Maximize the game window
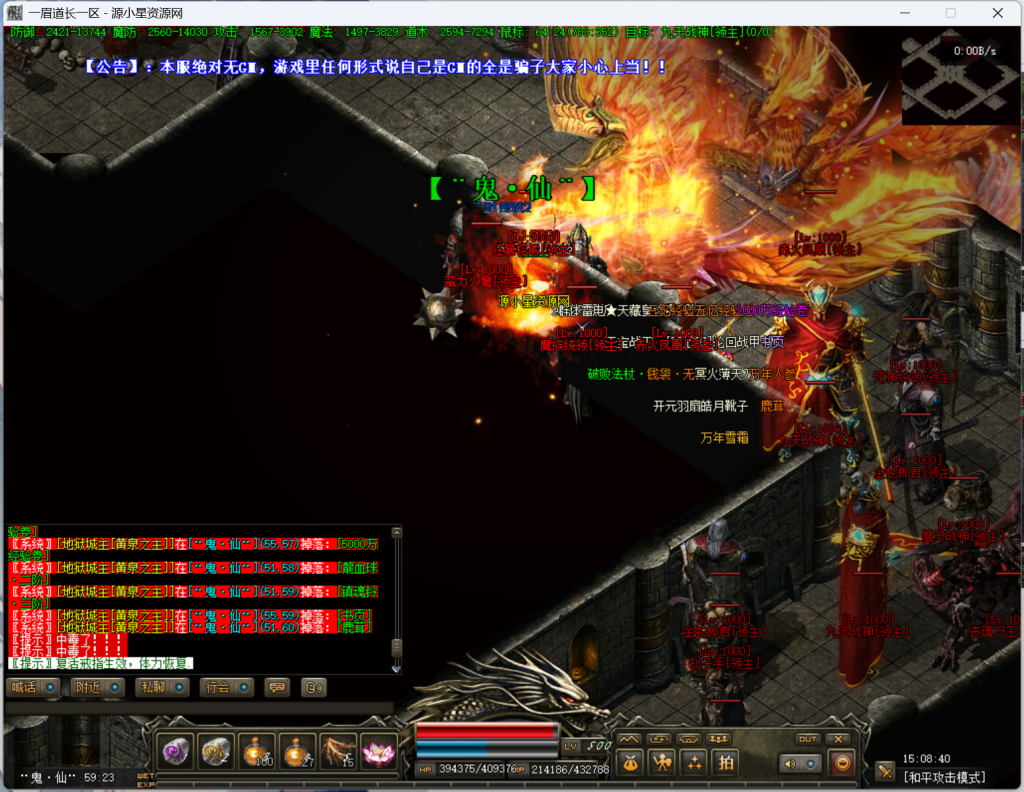The image size is (1024, 792). tap(950, 13)
